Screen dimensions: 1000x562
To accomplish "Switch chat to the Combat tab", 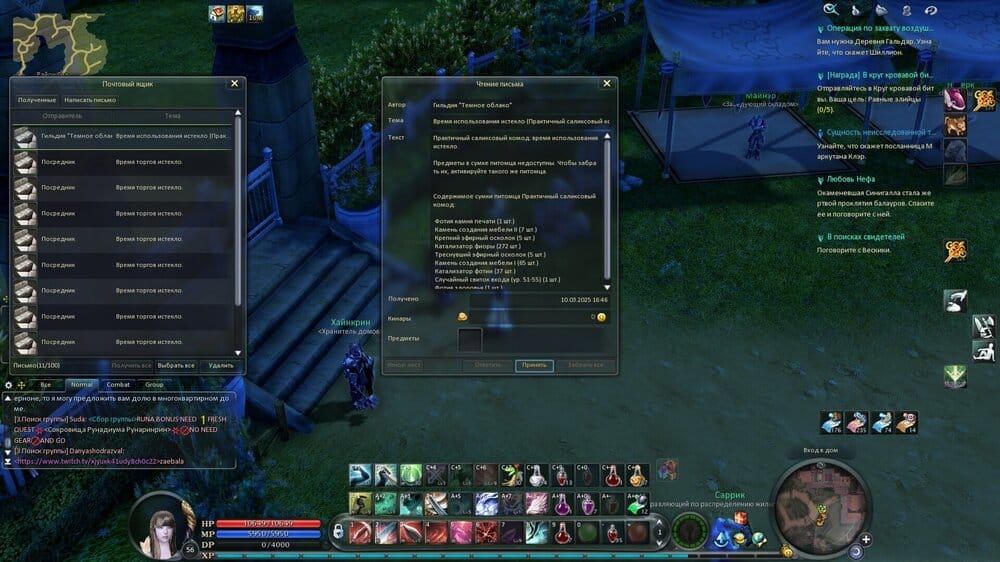I will click(118, 384).
